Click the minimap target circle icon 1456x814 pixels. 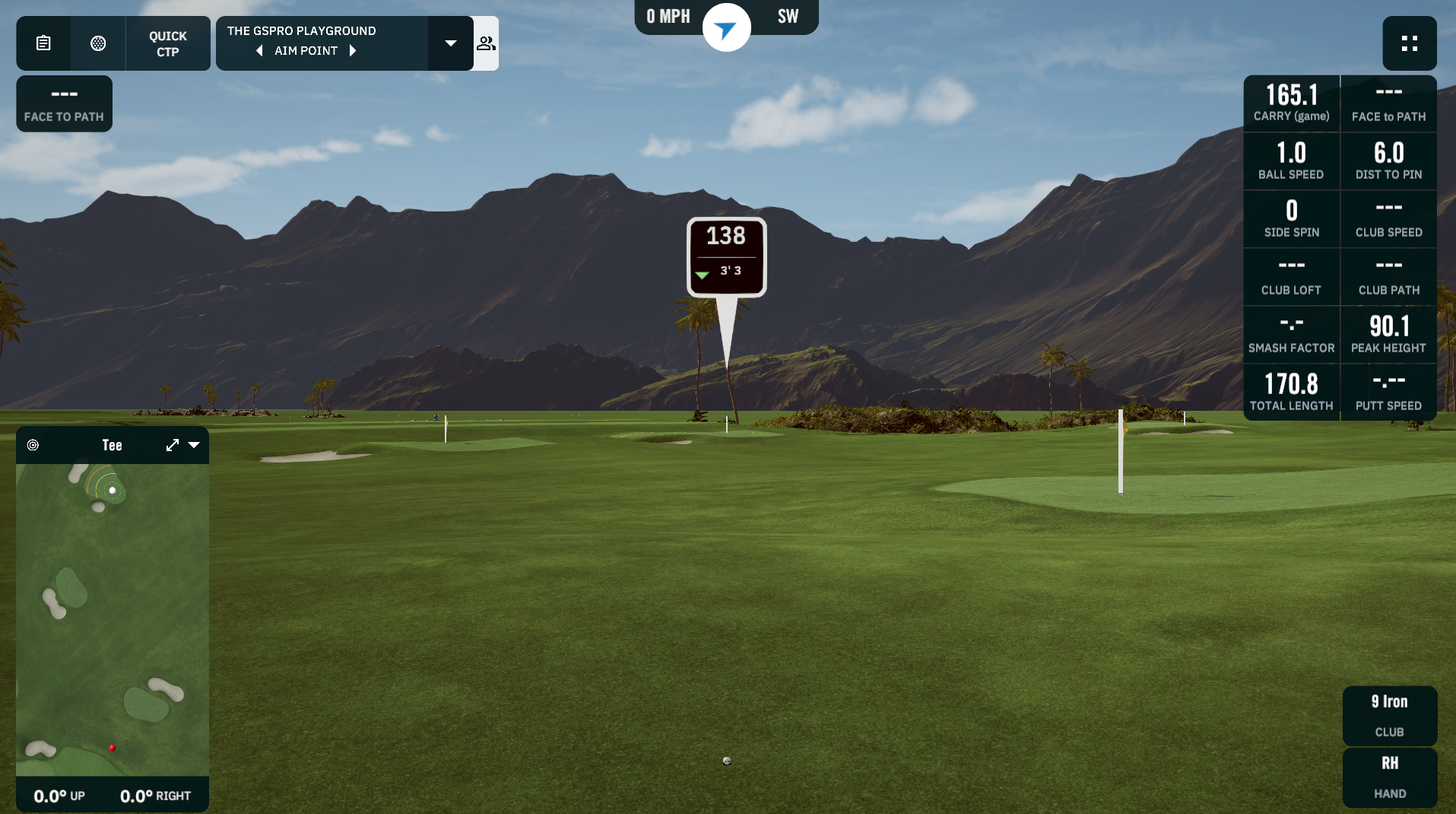point(33,445)
